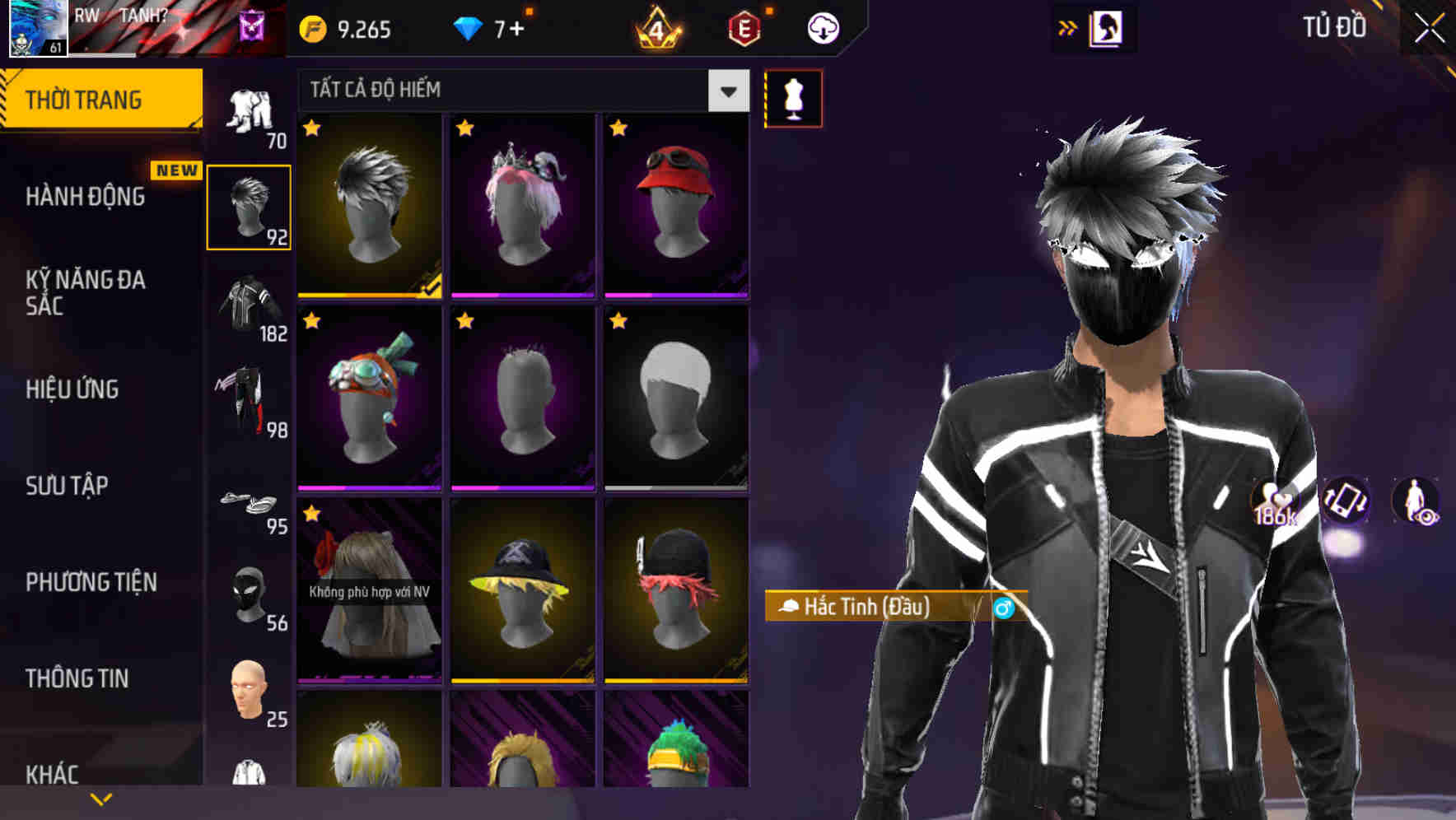Screen dimensions: 1456x820
Task: Expand the chevron below the KHÁC category
Action: pyautogui.click(x=102, y=799)
